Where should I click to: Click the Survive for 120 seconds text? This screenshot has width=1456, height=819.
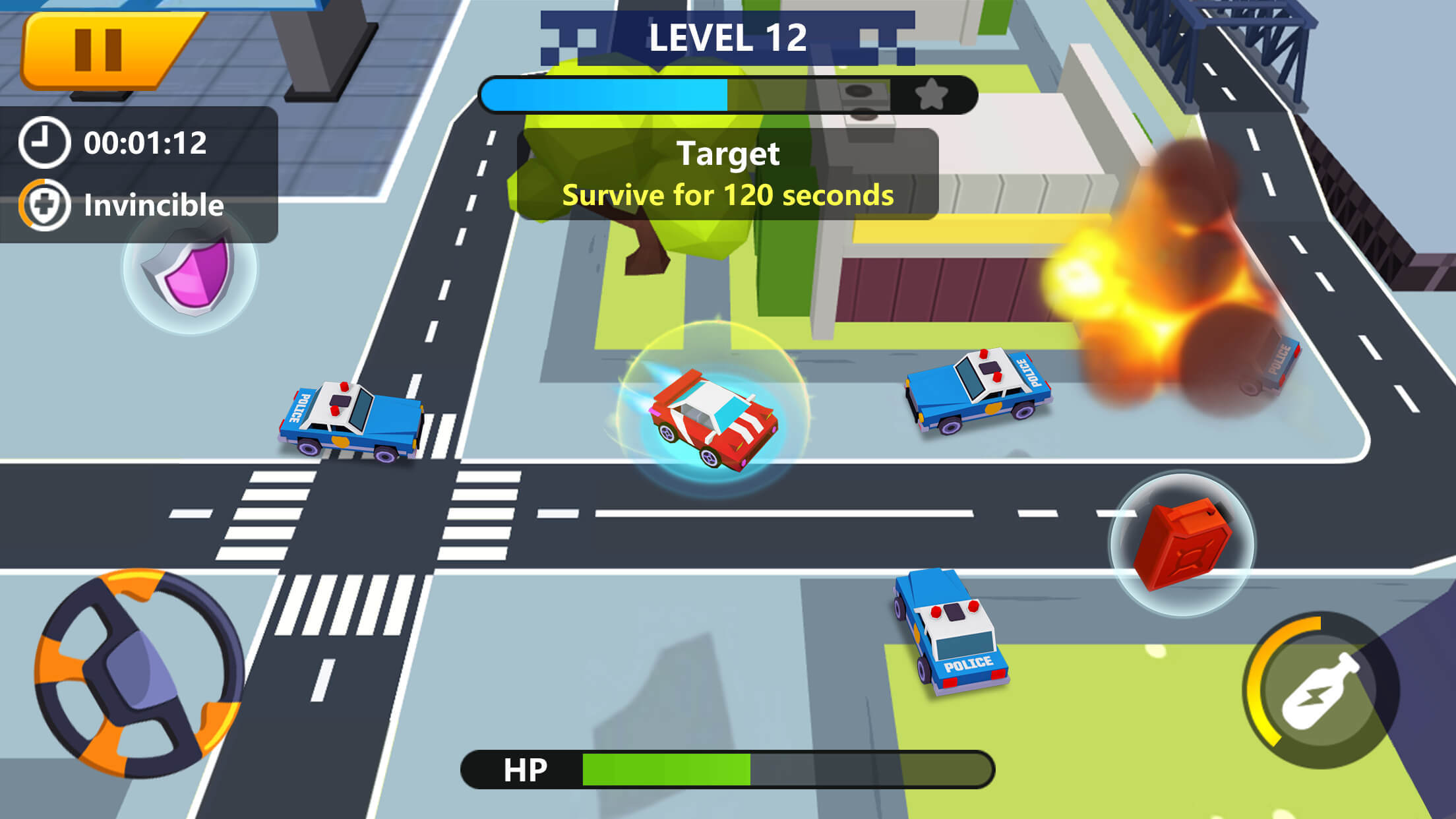728,197
